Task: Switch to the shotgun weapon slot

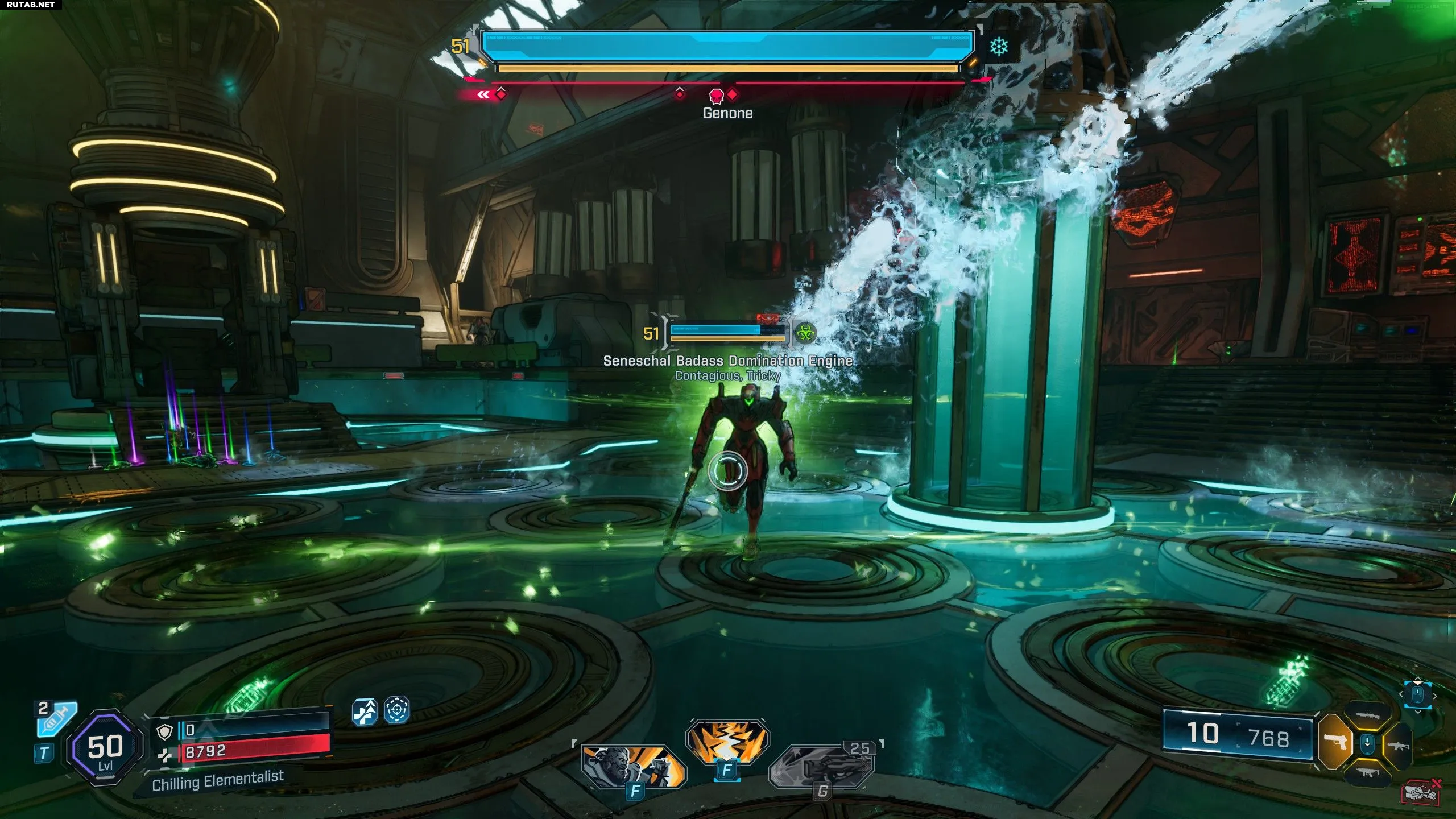Action: coord(1368,717)
